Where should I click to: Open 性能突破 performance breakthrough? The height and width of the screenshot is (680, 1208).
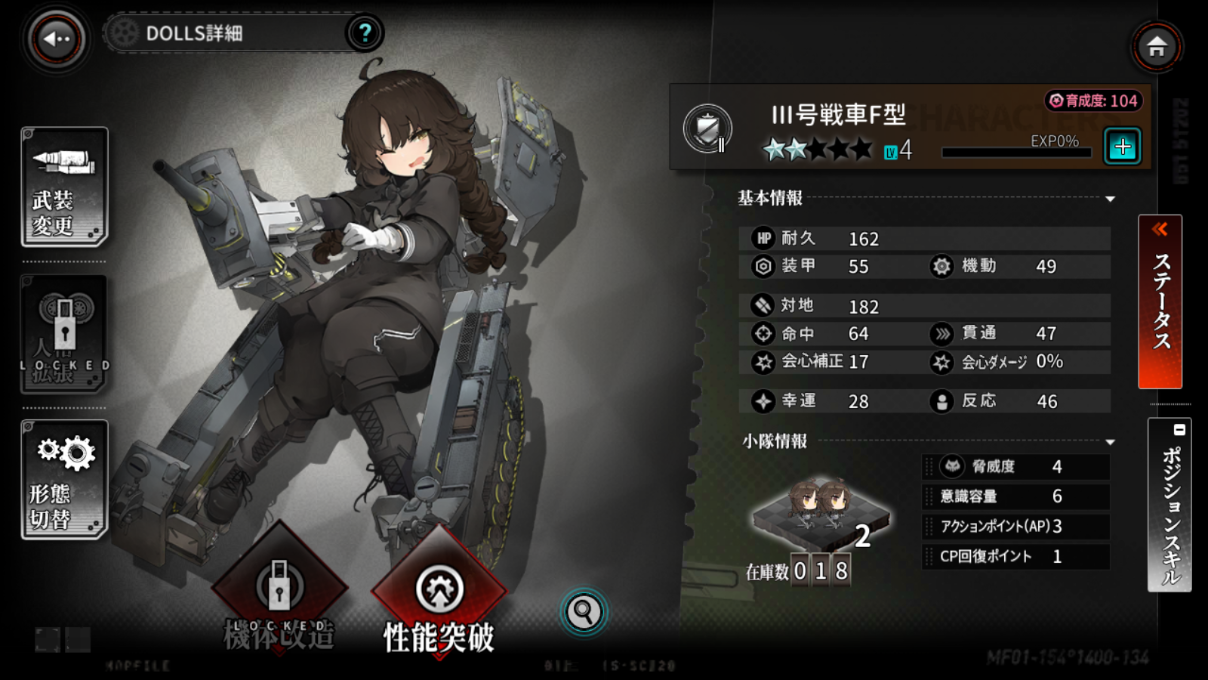[439, 596]
